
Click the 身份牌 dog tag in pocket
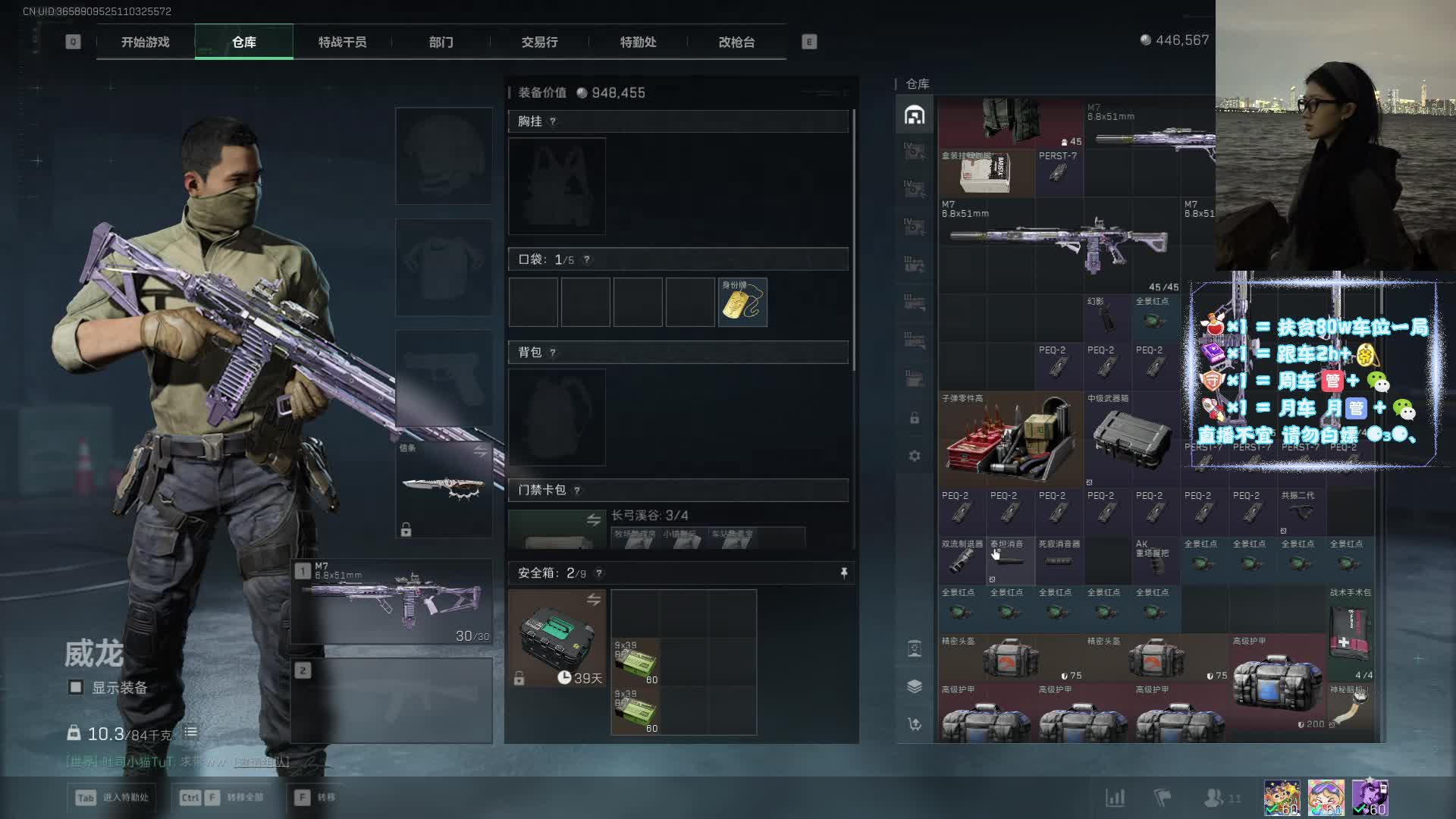click(742, 303)
